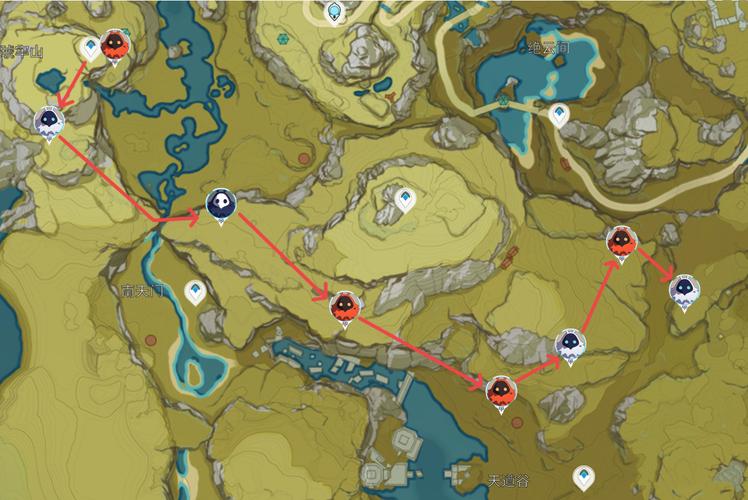The image size is (748, 500).
Task: Click the Pyro Abyss Mage marker beside 琥牢山 waypoint
Action: 115,46
